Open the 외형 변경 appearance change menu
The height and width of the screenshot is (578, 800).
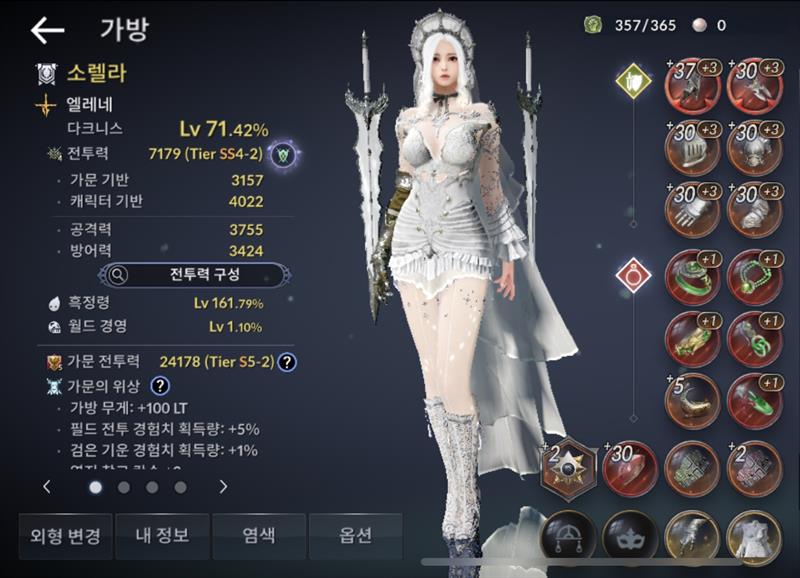pyautogui.click(x=64, y=536)
